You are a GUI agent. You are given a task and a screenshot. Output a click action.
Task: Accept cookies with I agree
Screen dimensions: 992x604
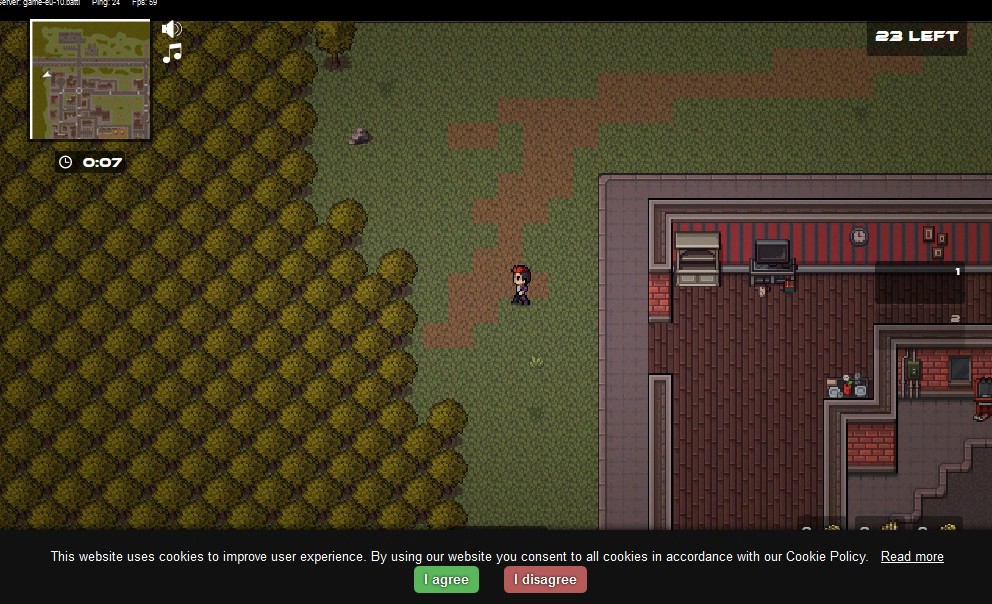point(446,579)
